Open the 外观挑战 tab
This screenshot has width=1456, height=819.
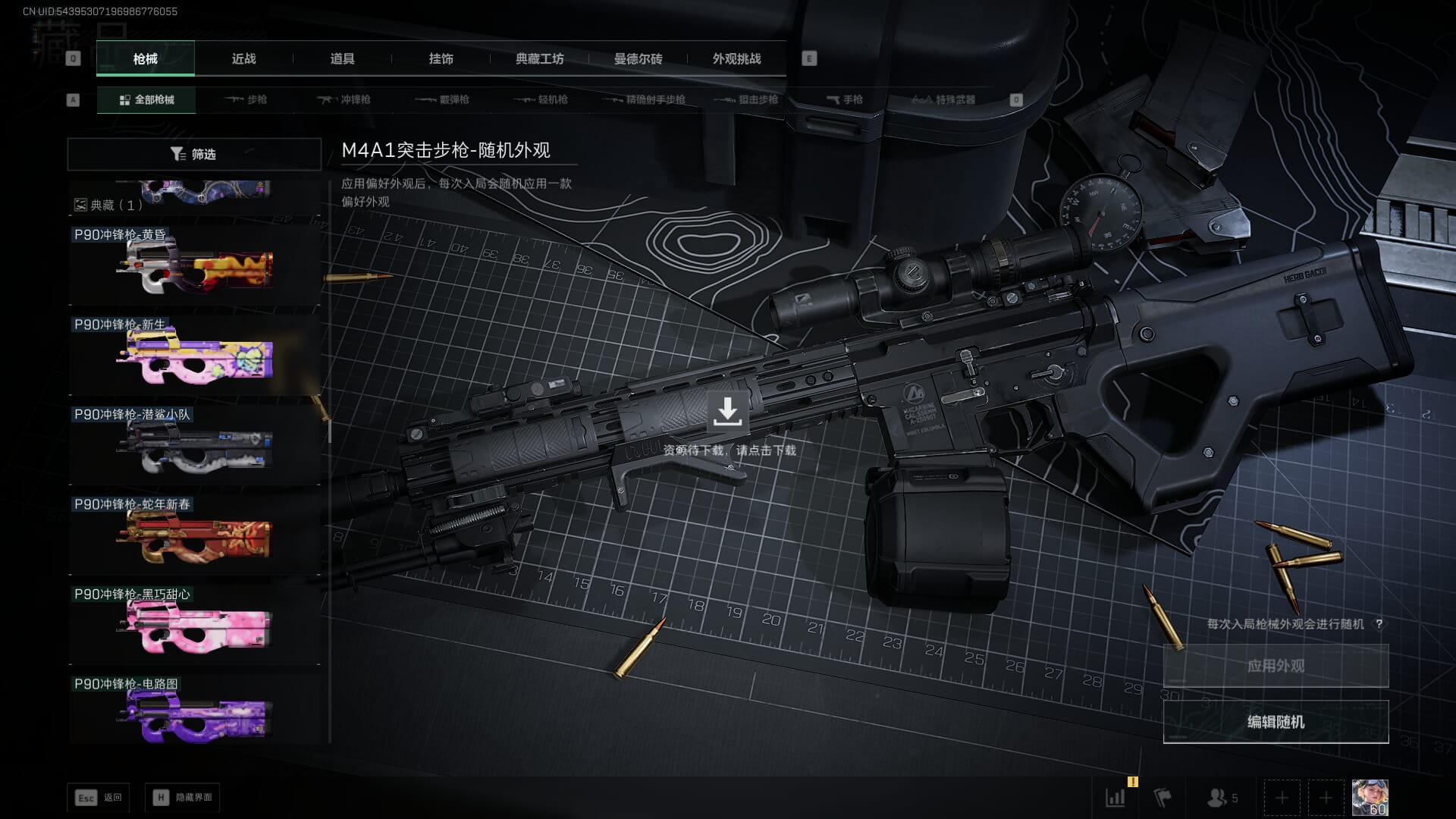coord(736,59)
